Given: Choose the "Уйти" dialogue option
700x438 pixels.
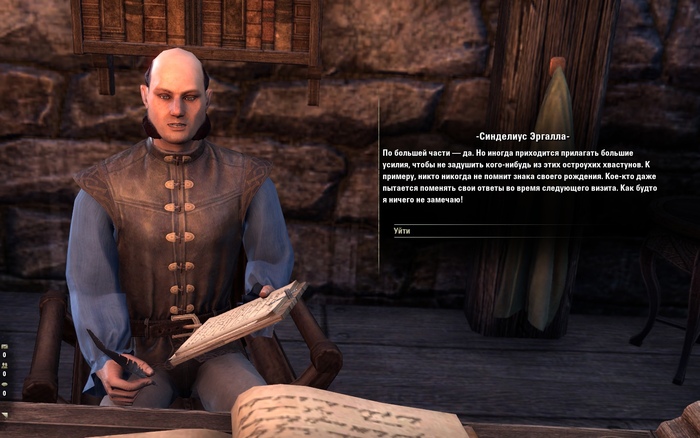Looking at the screenshot, I should click(402, 231).
